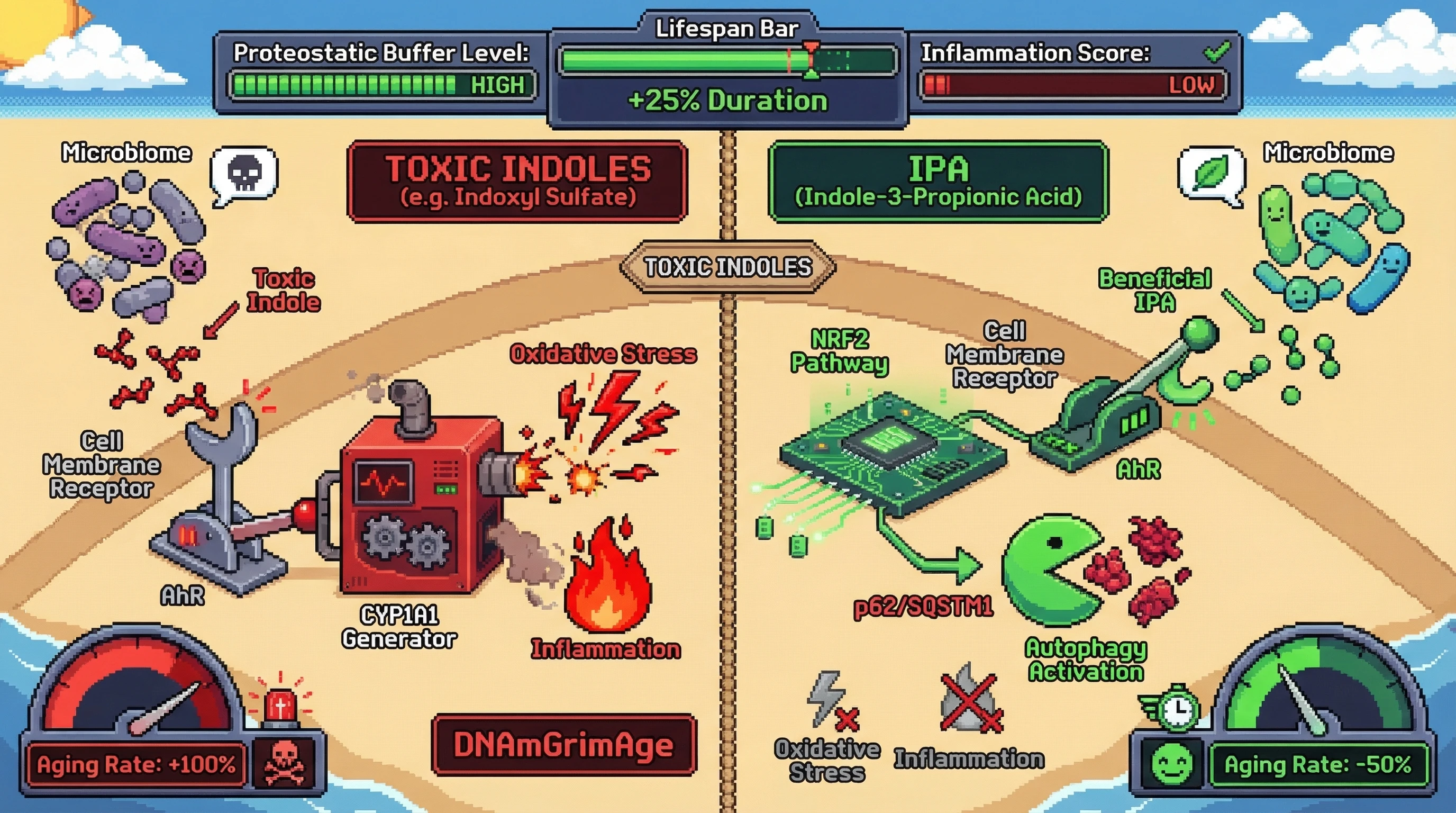Viewport: 1456px width, 813px height.
Task: Open the central TOXIC INDOLES signpost
Action: pos(727,267)
